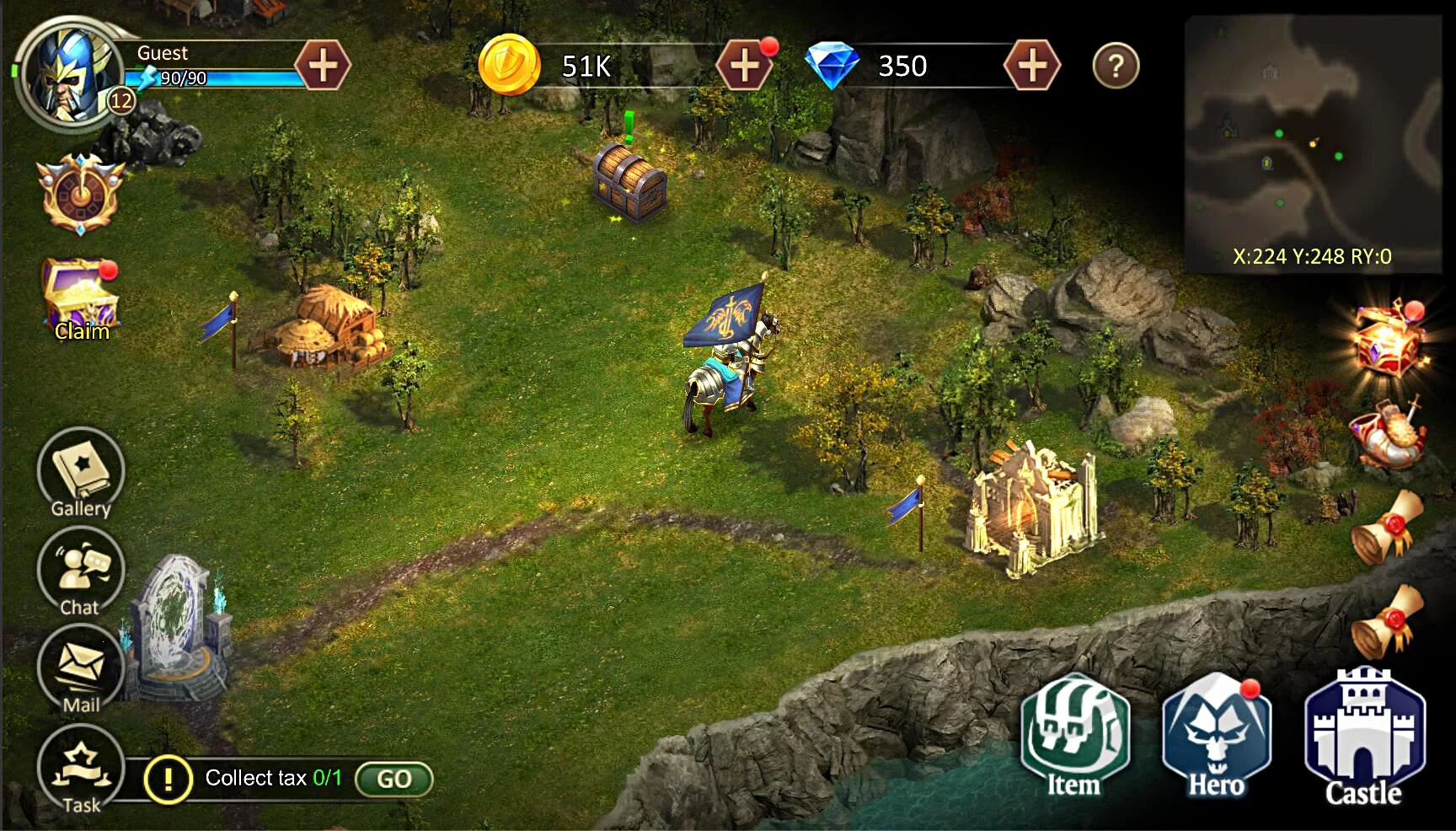Open the question mark help button

(x=1116, y=66)
